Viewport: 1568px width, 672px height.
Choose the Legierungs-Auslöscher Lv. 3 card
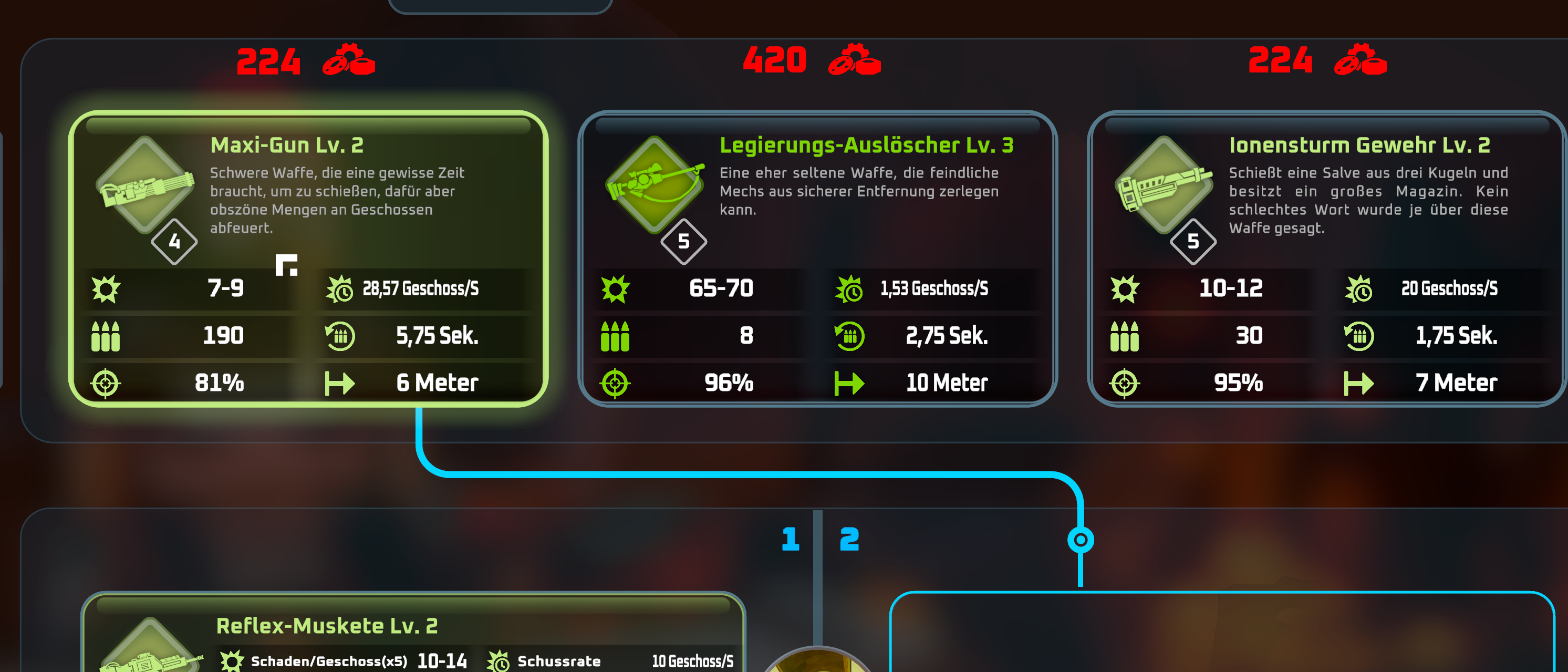[x=817, y=258]
